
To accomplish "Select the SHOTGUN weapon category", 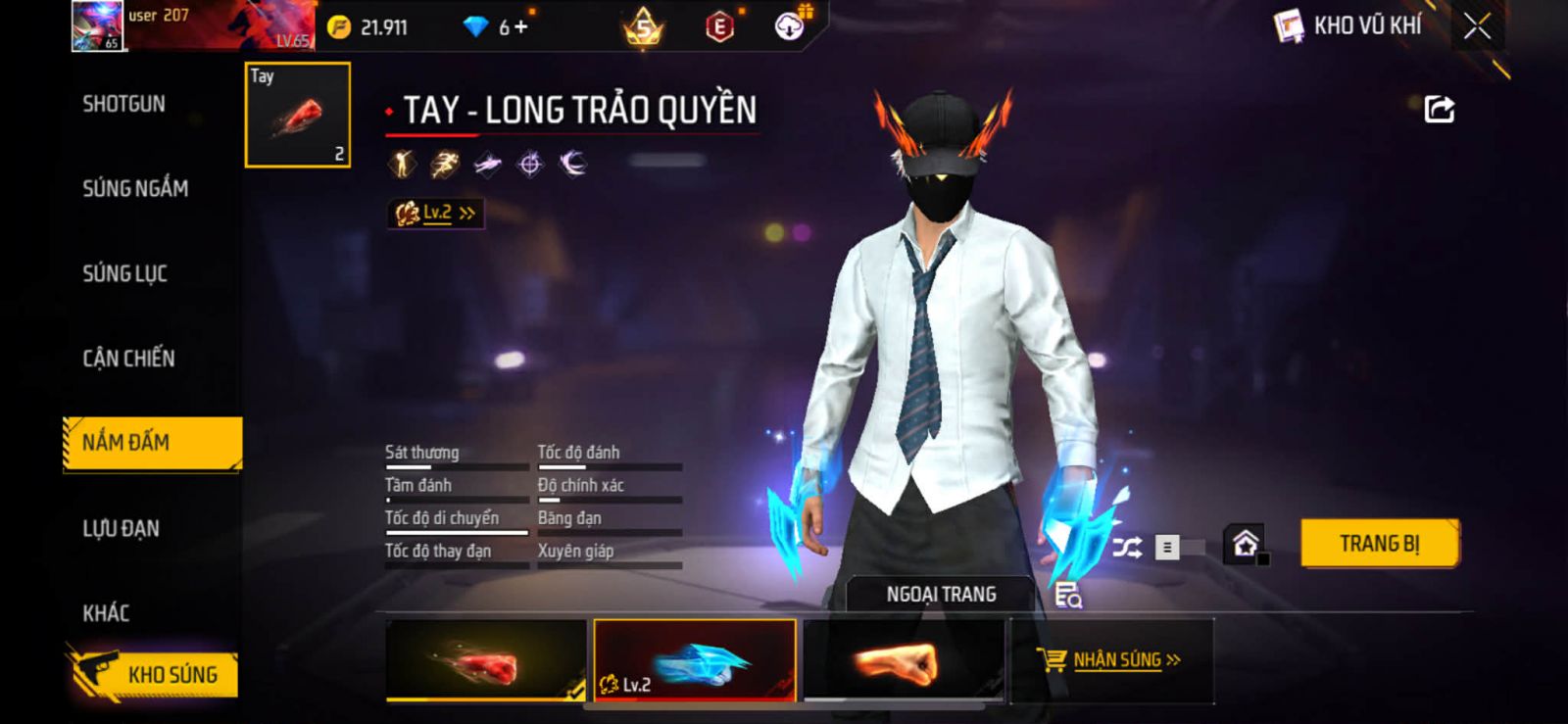I will pyautogui.click(x=123, y=104).
